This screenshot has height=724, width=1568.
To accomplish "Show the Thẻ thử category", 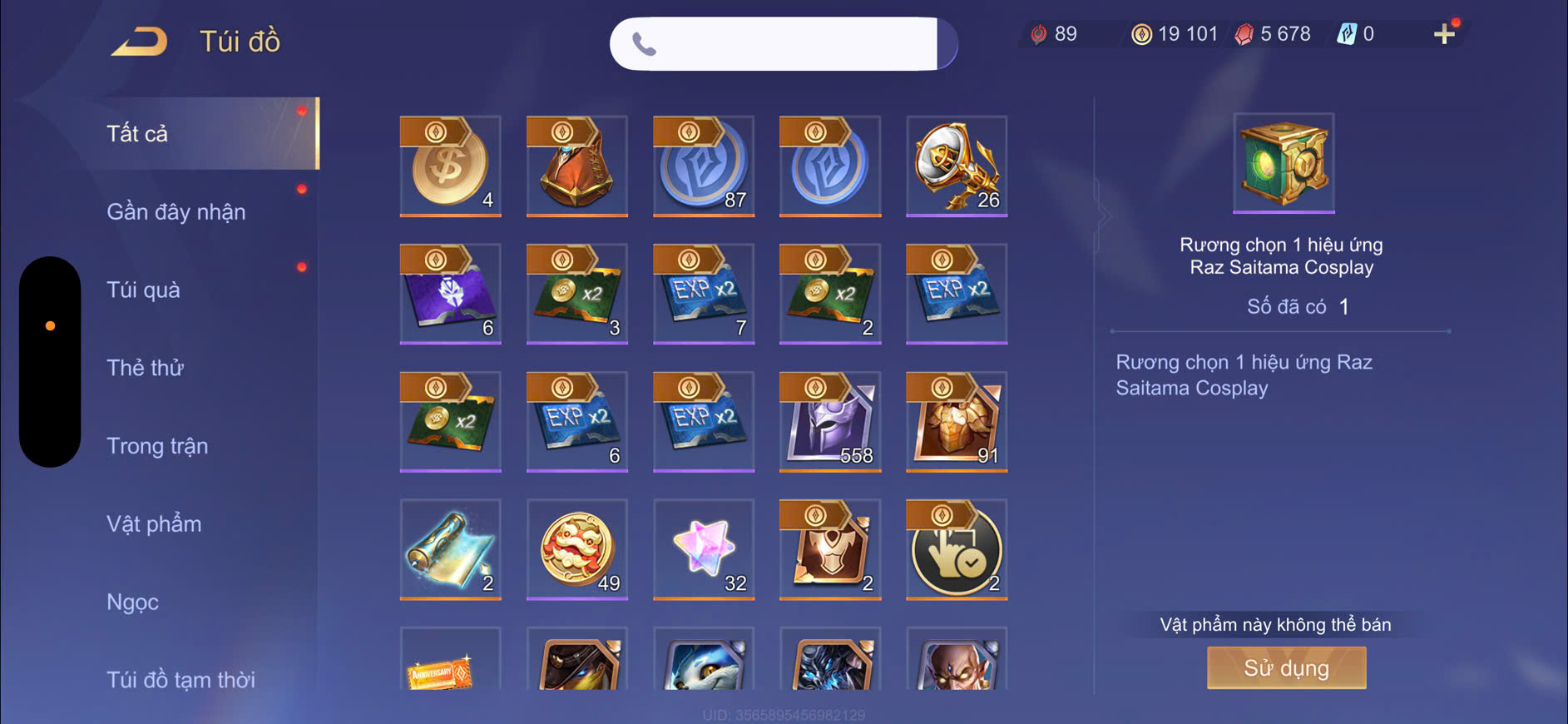I will [145, 368].
